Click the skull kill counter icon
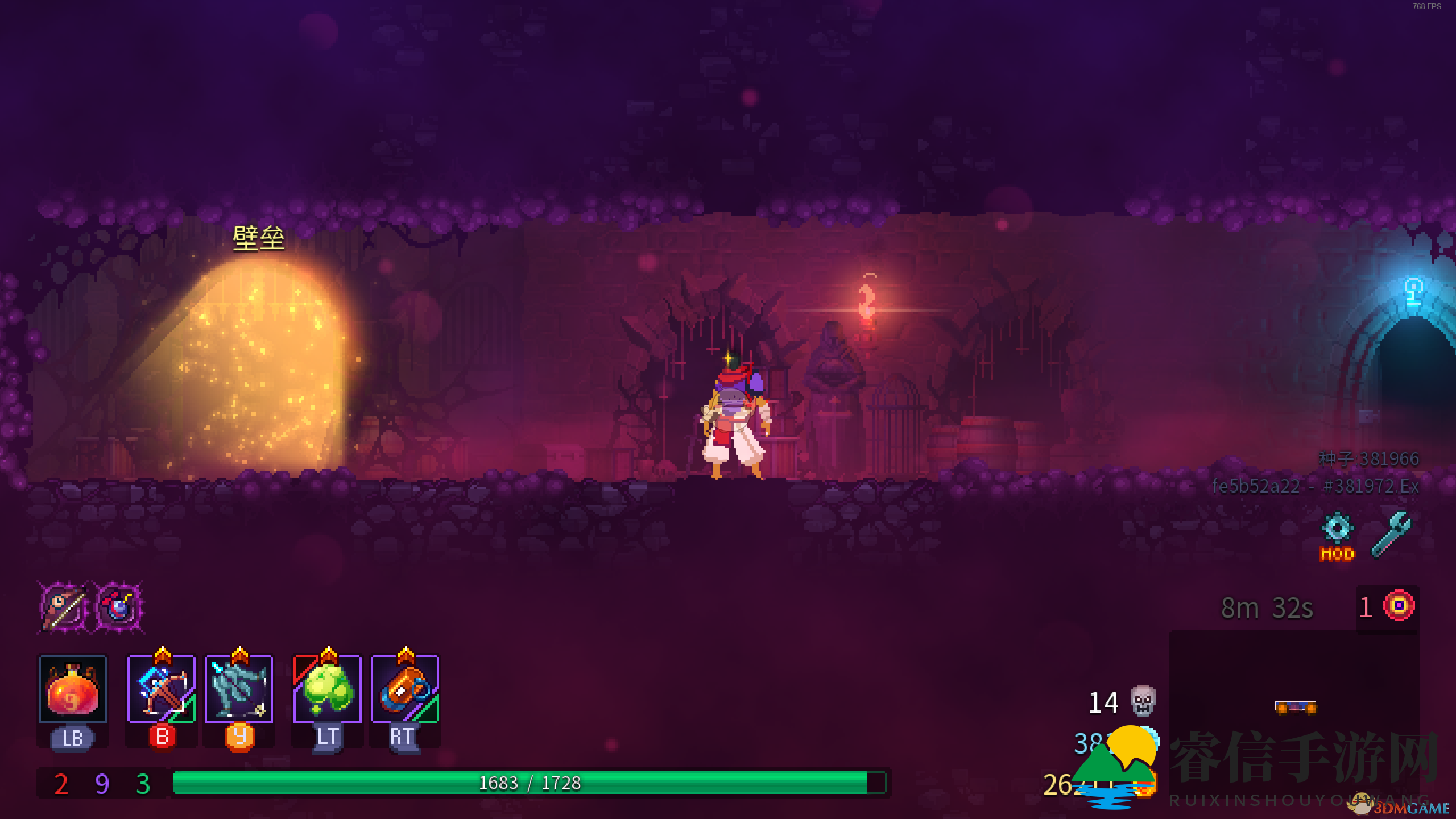The width and height of the screenshot is (1456, 819). coord(1143,701)
